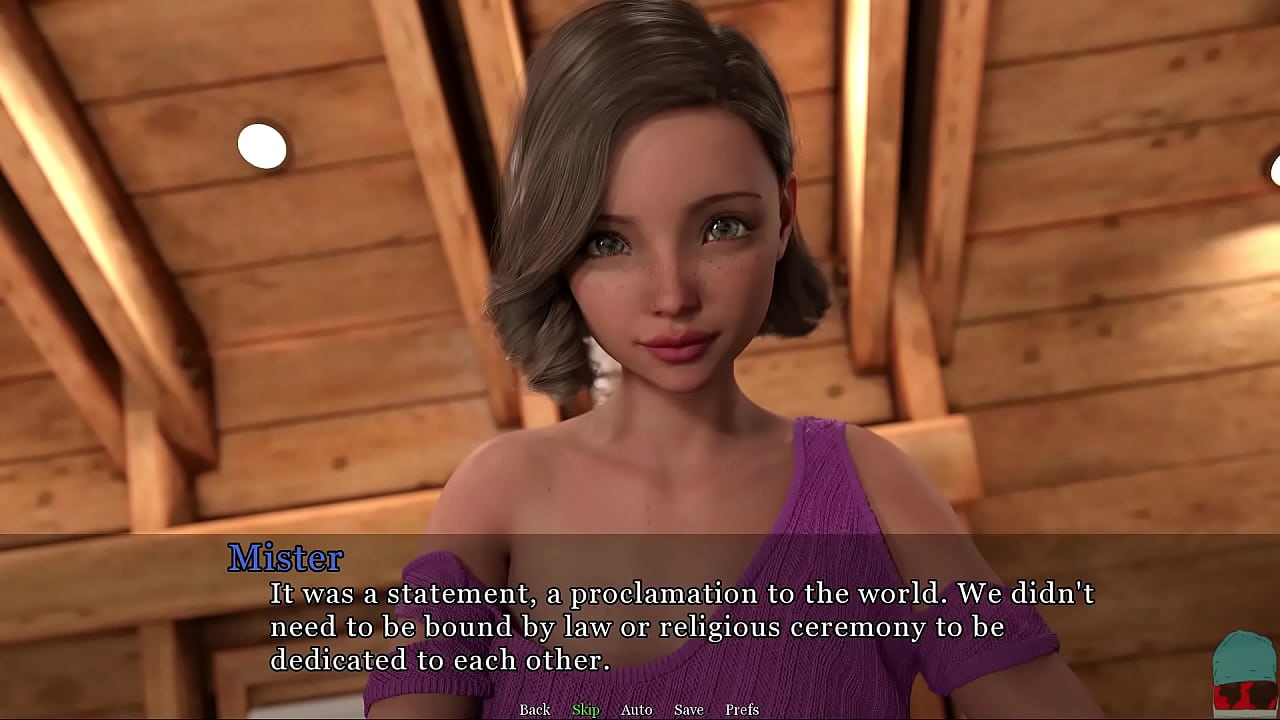Open the Prefs settings menu
Viewport: 1280px width, 720px height.
[x=742, y=709]
